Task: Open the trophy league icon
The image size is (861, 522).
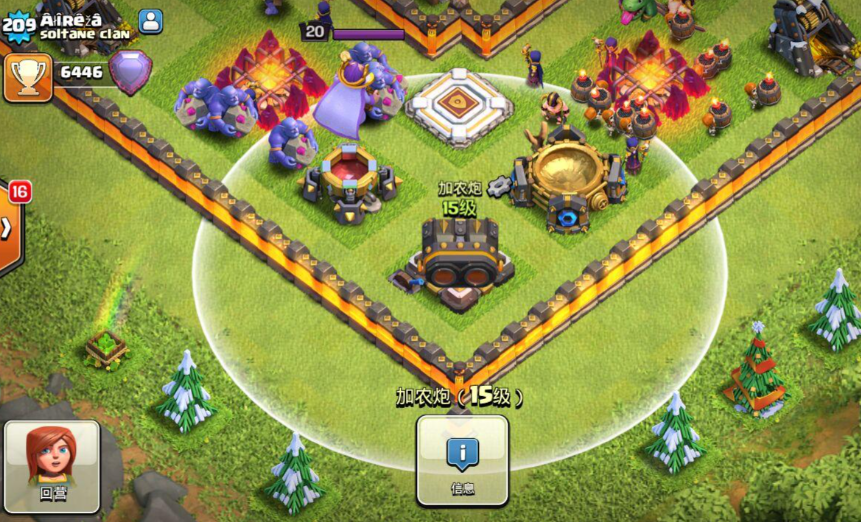Action: pos(27,76)
